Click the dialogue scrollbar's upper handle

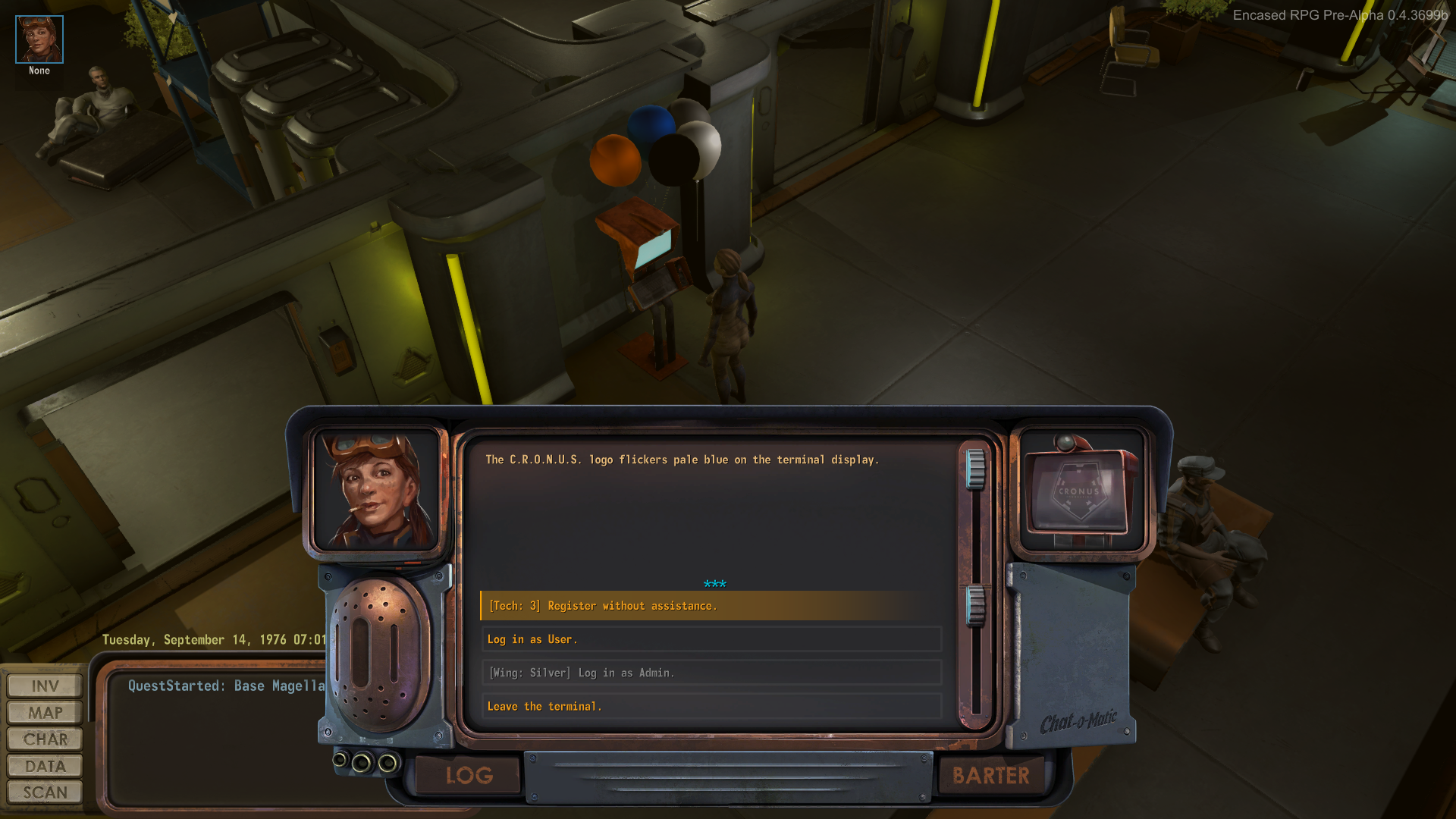(x=975, y=468)
